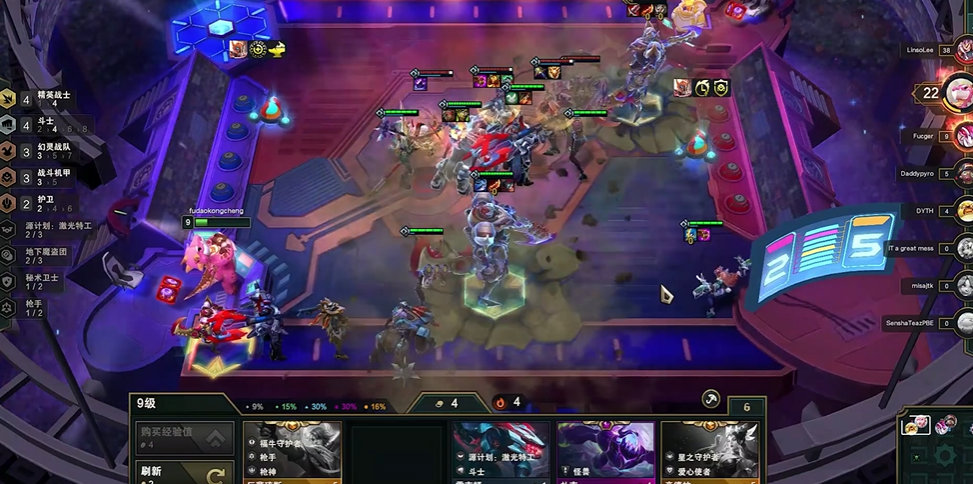View player LinsoLee's board
973x484 pixels.
tap(963, 50)
